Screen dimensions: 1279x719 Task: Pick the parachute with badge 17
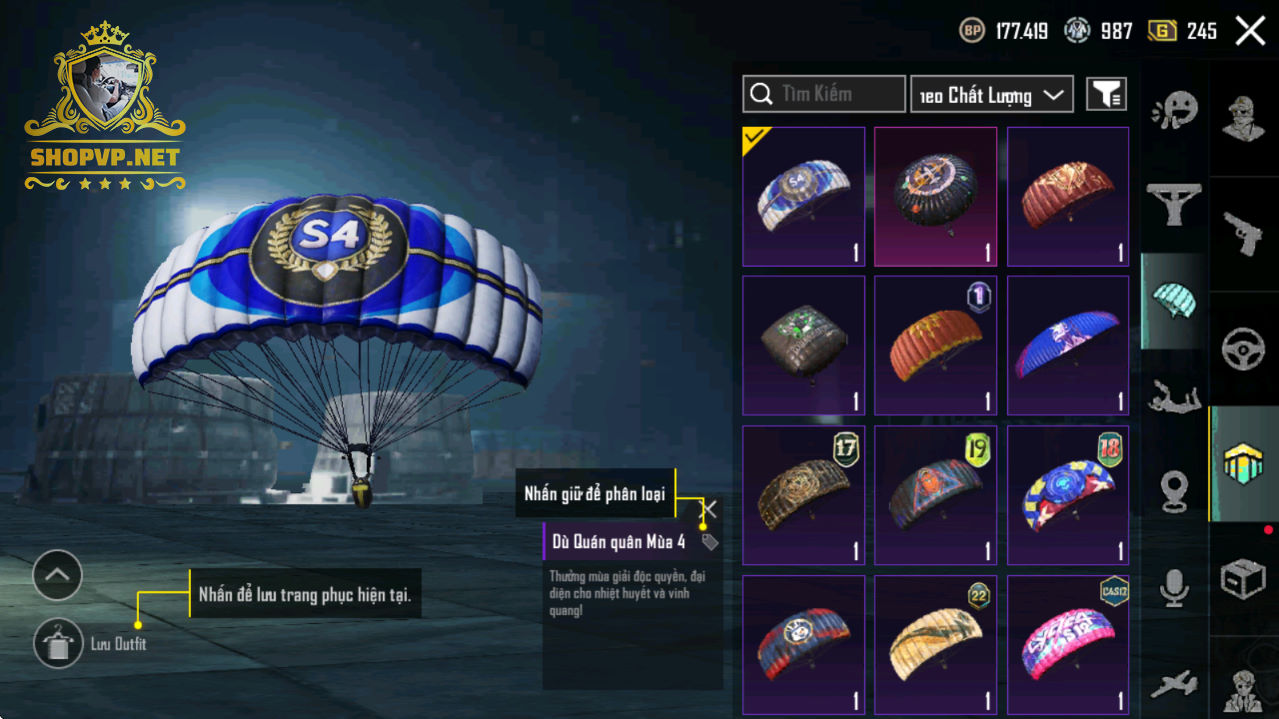click(803, 495)
